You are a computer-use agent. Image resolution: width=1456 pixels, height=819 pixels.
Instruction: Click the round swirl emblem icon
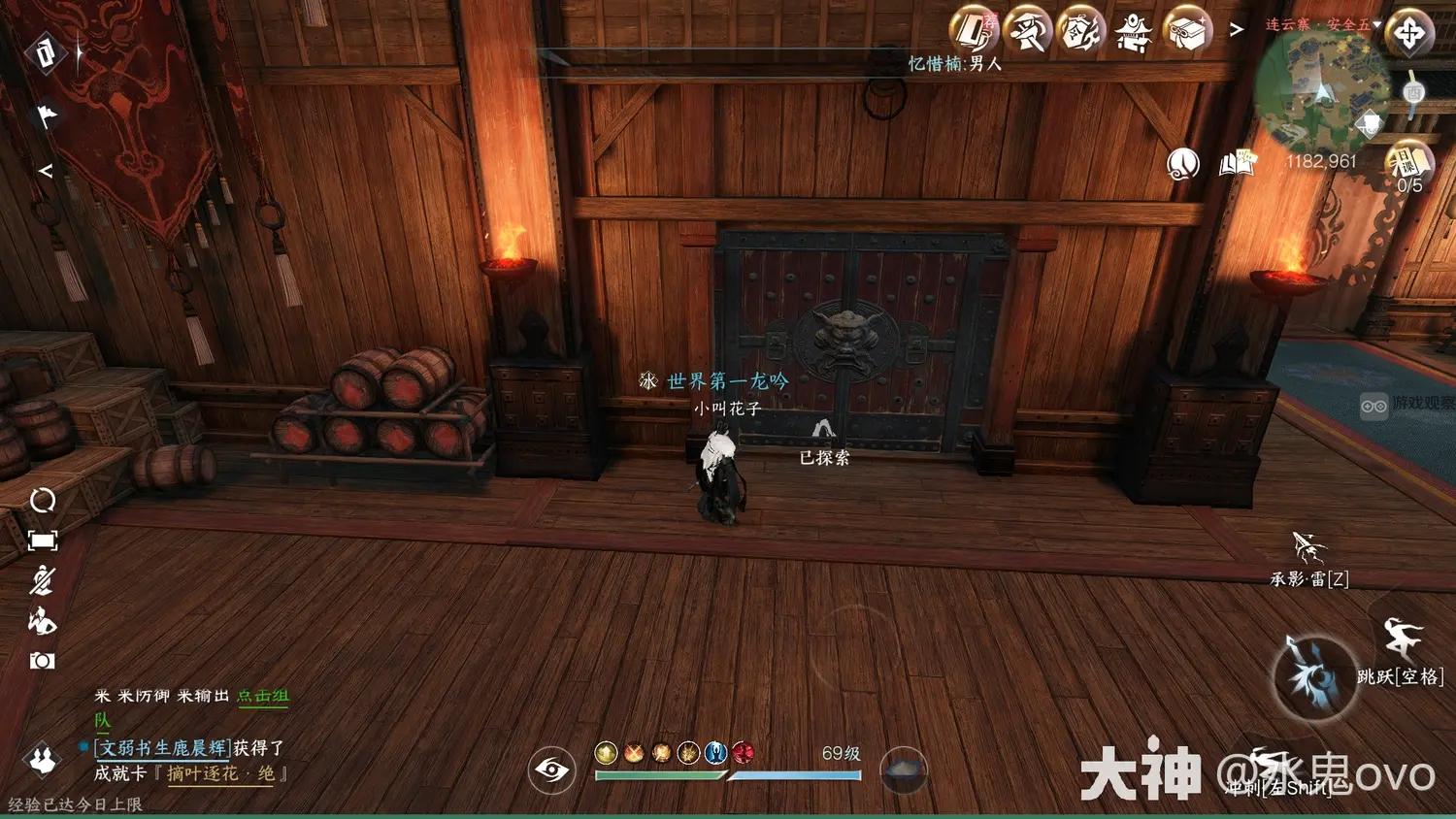pos(1182,164)
